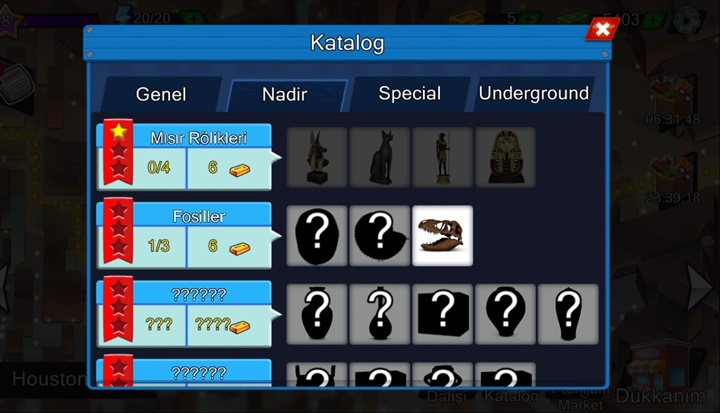Viewport: 720px width, 413px height.
Task: Open the unknown box-shaped item
Action: click(x=442, y=314)
